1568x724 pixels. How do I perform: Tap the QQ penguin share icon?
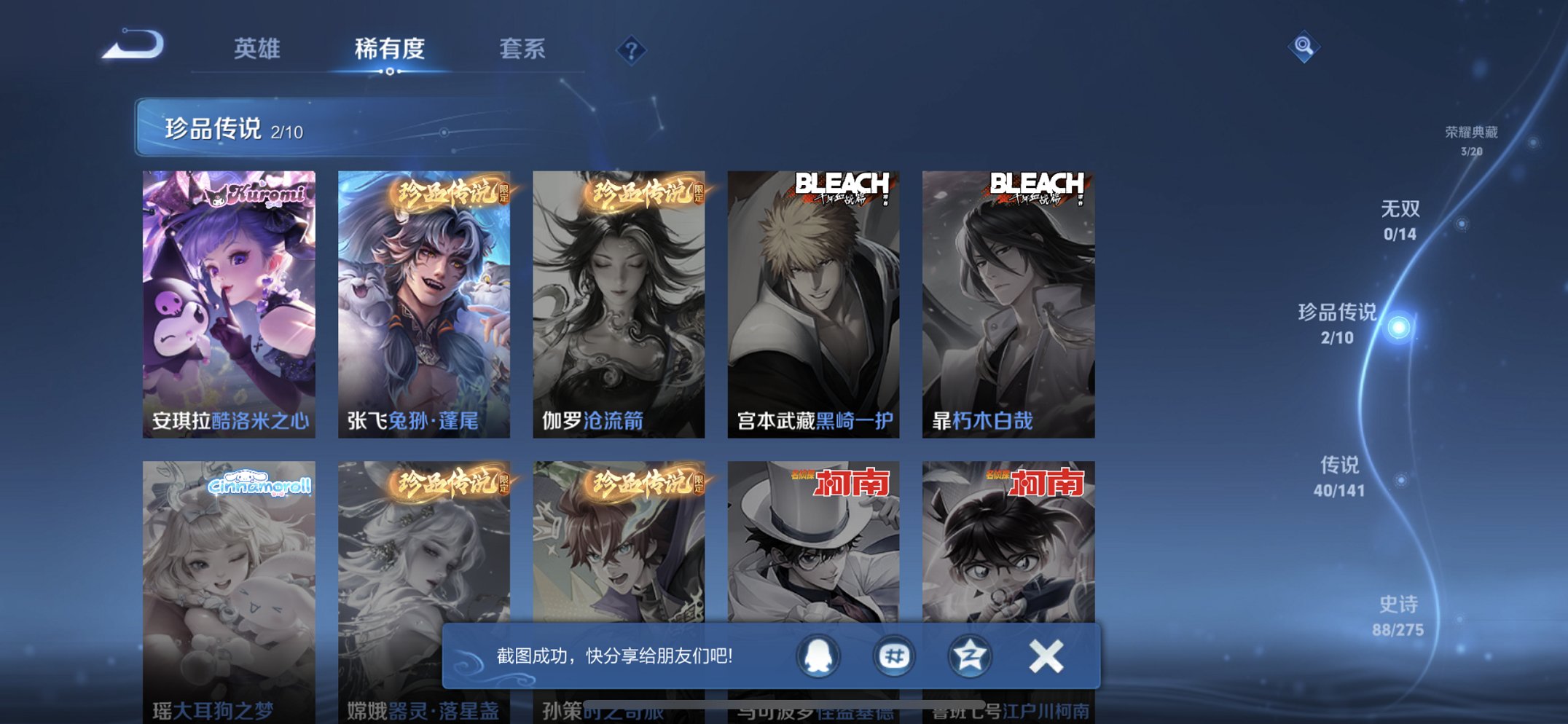pyautogui.click(x=818, y=656)
